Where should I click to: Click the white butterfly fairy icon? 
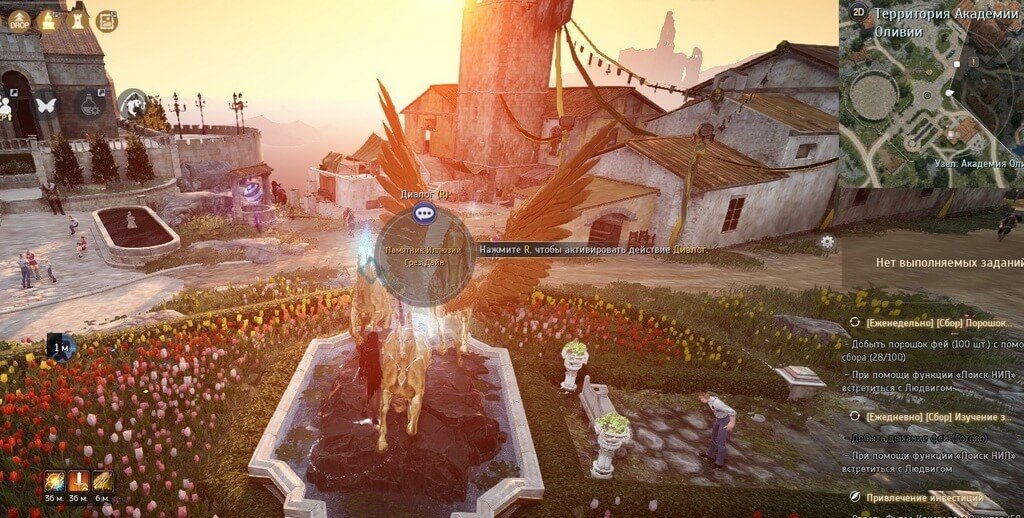(x=46, y=103)
